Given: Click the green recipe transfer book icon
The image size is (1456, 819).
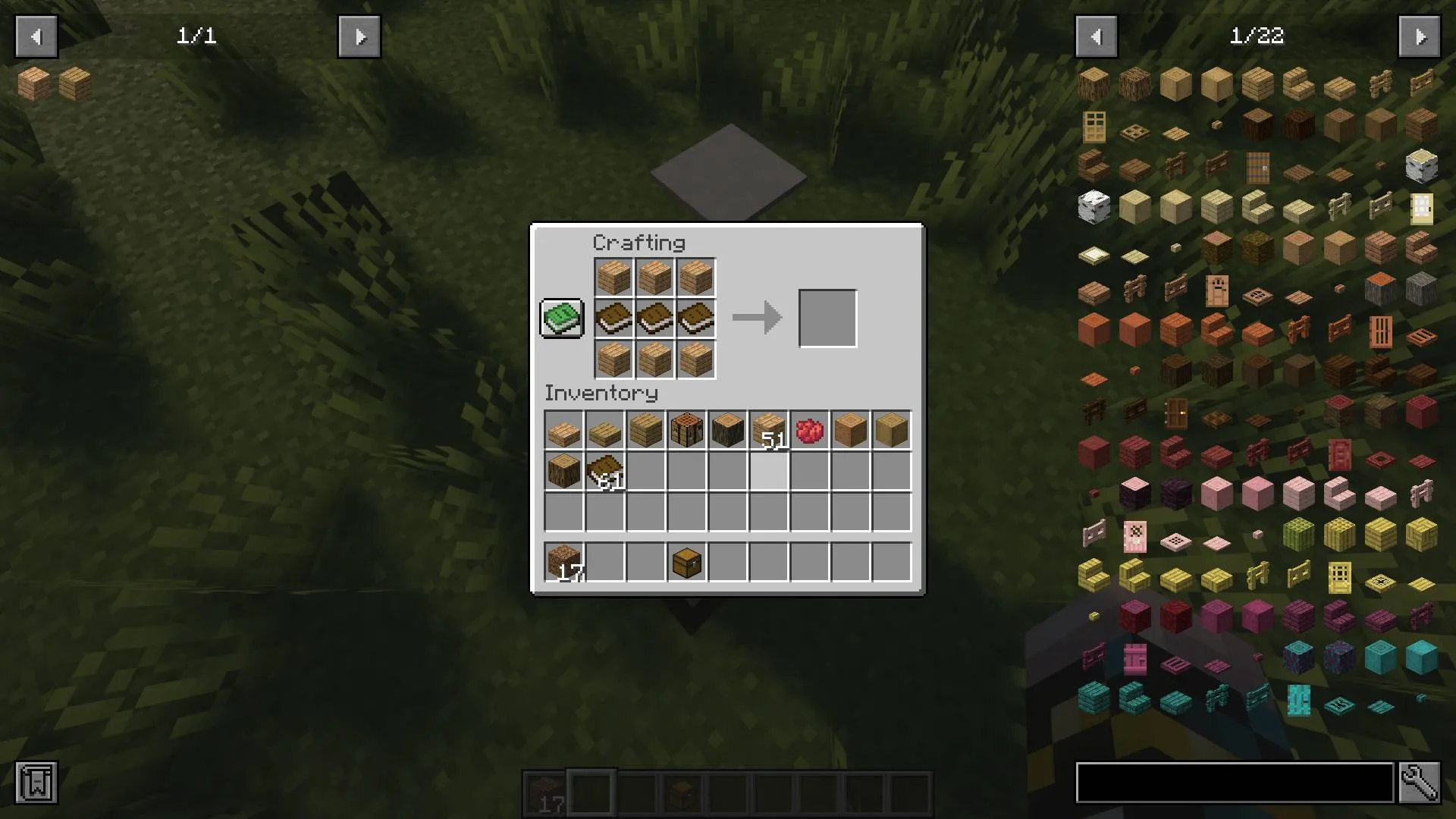Looking at the screenshot, I should click(561, 318).
